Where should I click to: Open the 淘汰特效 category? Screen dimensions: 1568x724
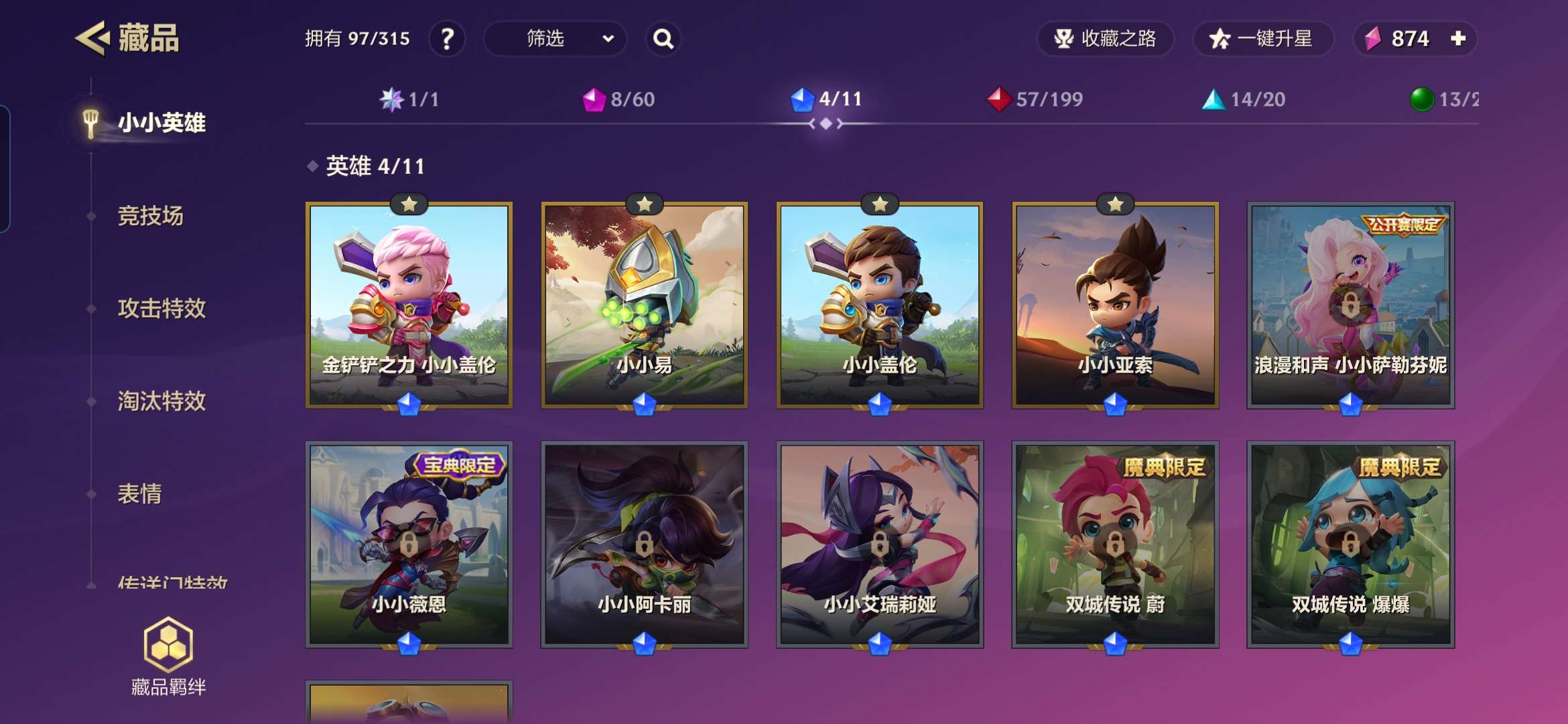(161, 401)
